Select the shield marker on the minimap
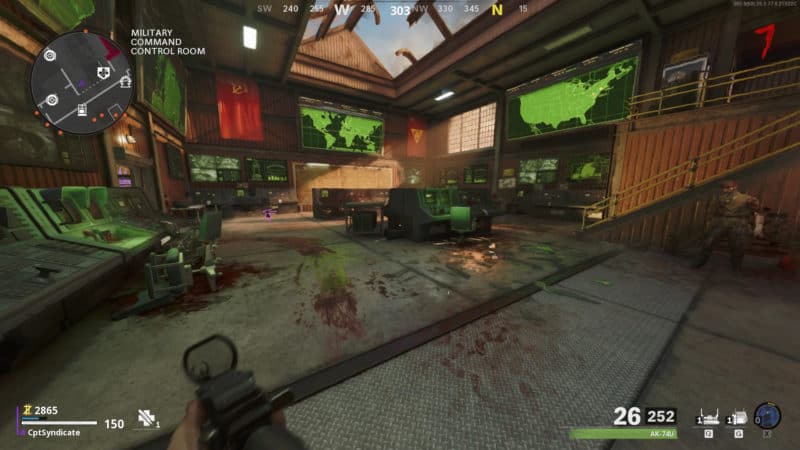The height and width of the screenshot is (450, 800). (x=101, y=73)
